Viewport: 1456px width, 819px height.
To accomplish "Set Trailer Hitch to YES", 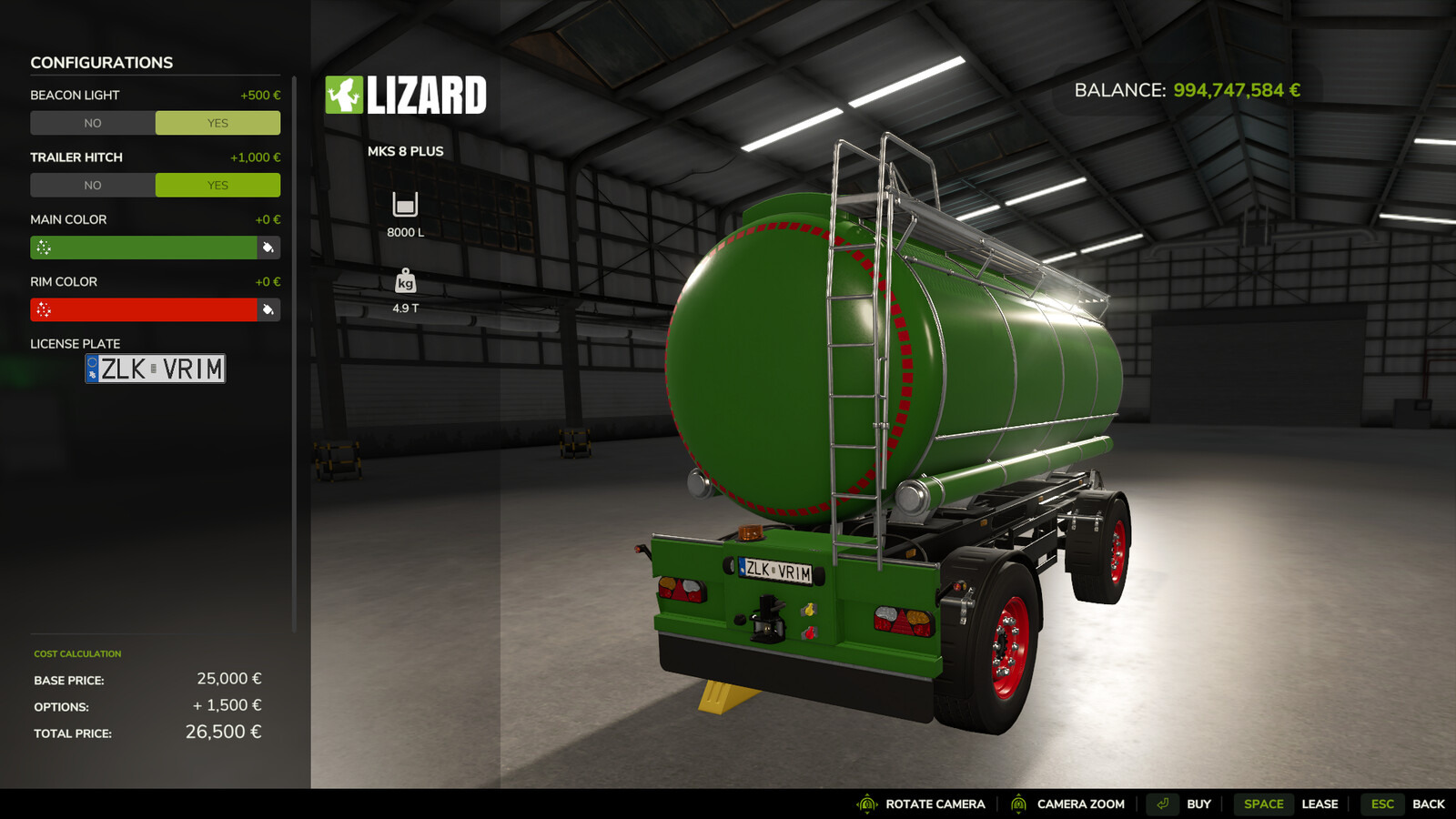I will point(217,185).
